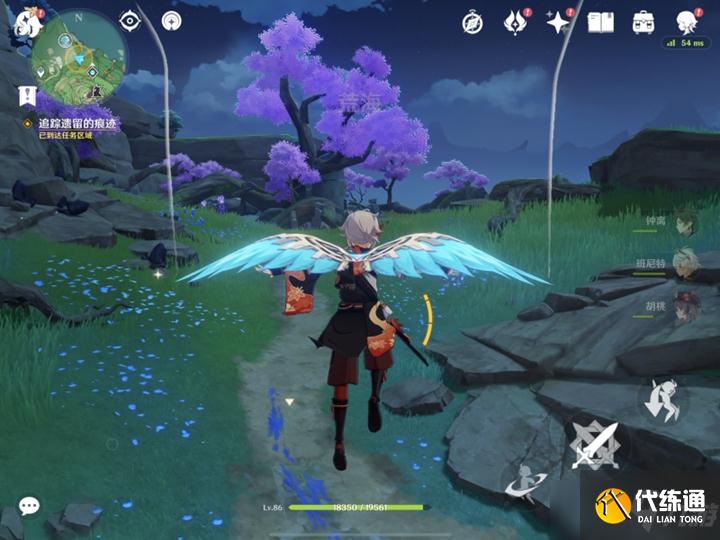720x540 pixels.
Task: Open the adventurer handbook book icon
Action: point(600,21)
